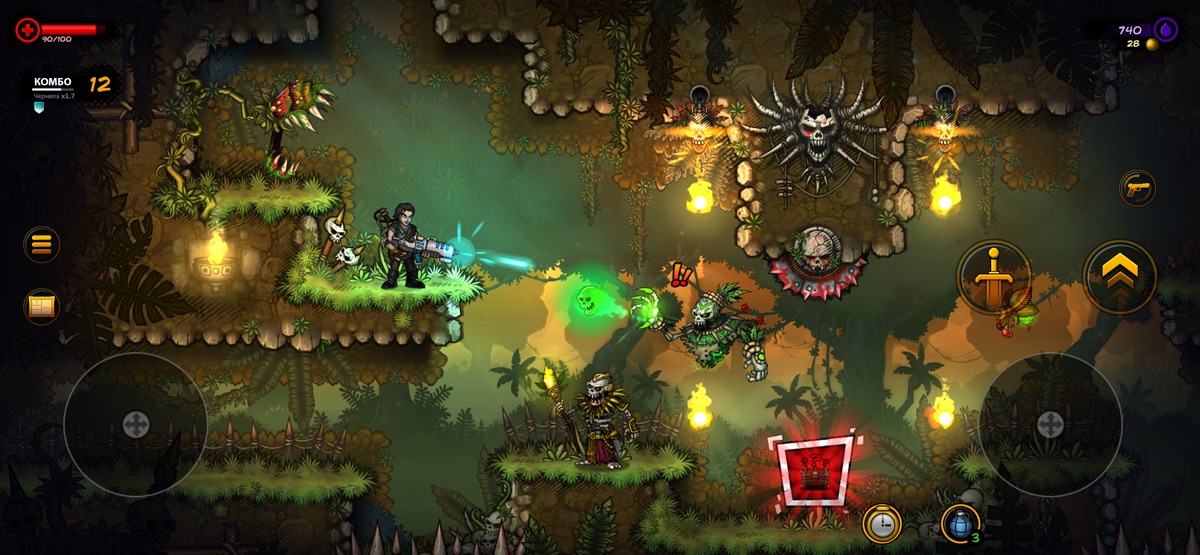Throw a grenade using the grenade icon
1200x555 pixels.
coord(960,523)
